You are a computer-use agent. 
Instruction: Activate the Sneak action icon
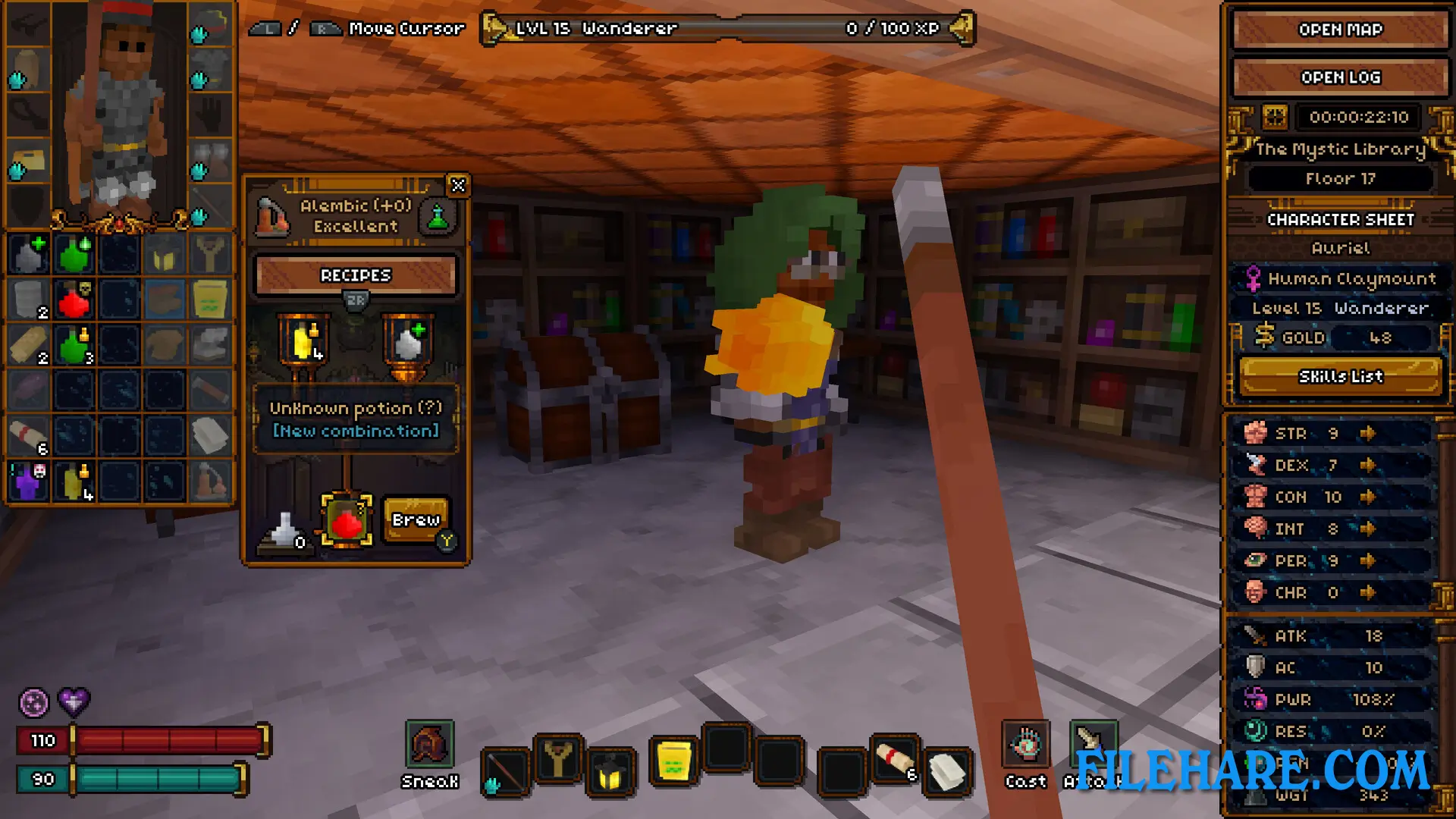429,745
